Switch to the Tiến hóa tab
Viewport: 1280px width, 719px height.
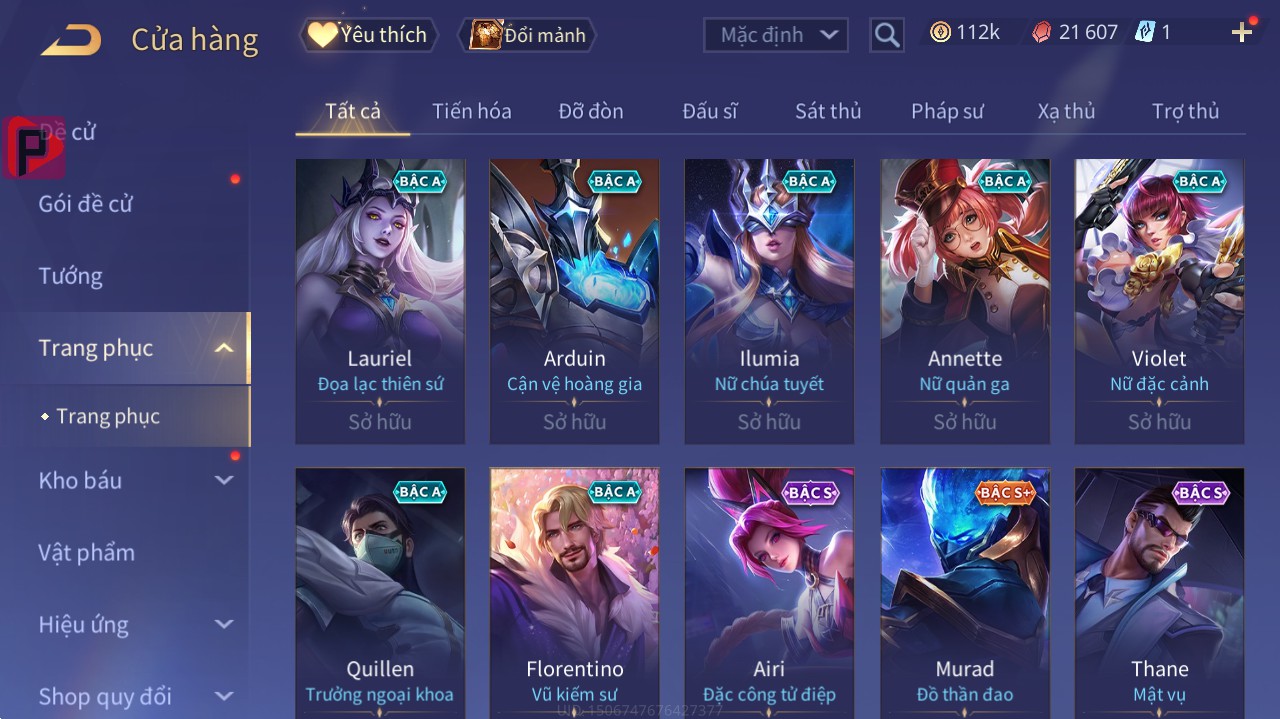[x=471, y=111]
